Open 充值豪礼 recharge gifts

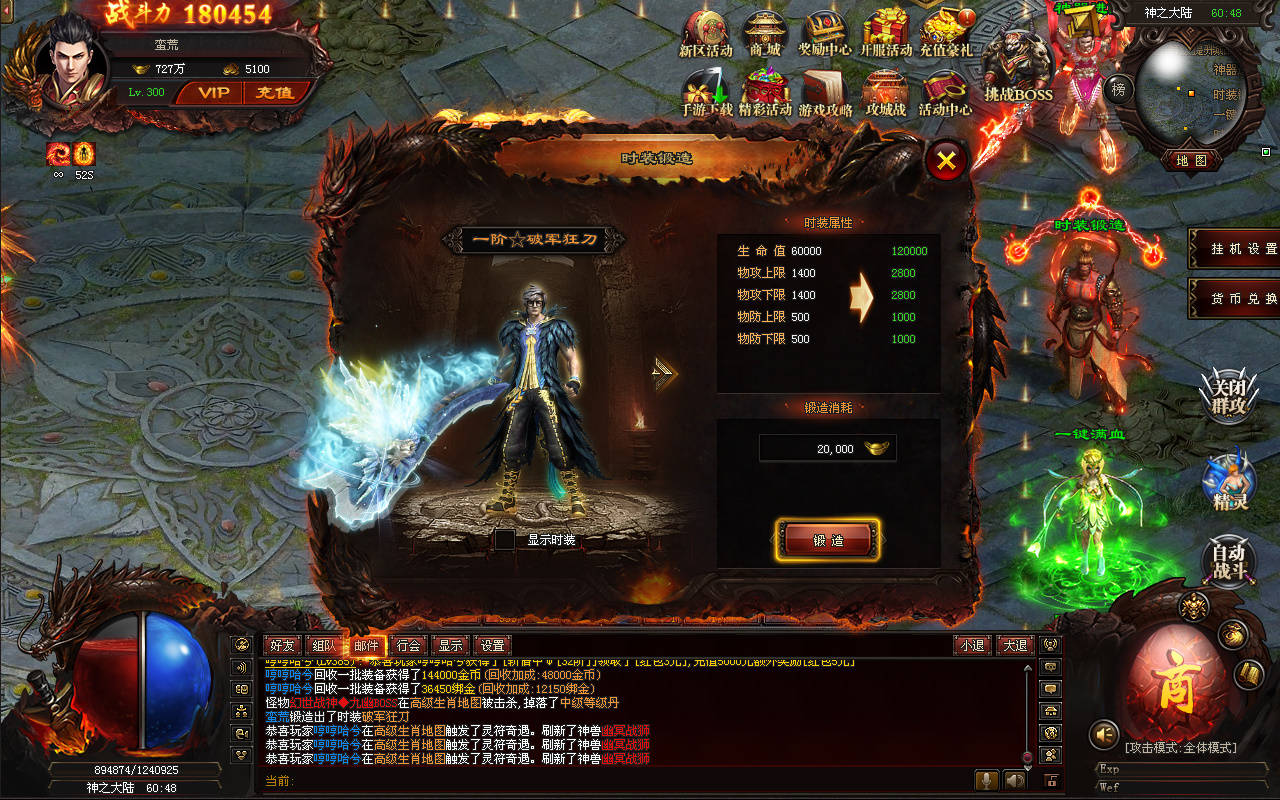(945, 34)
